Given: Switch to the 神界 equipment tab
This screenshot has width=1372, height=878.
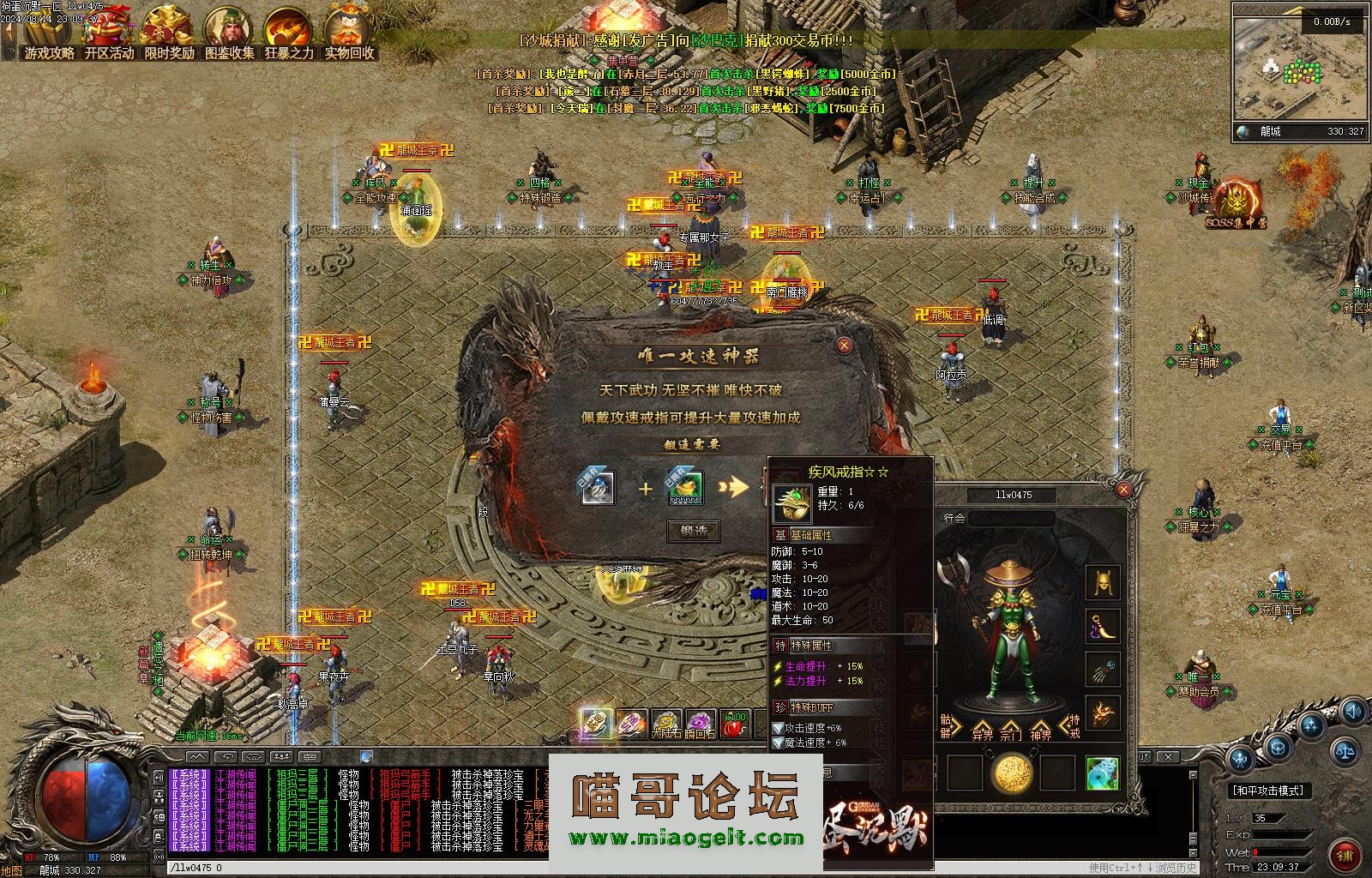Looking at the screenshot, I should 1041,730.
